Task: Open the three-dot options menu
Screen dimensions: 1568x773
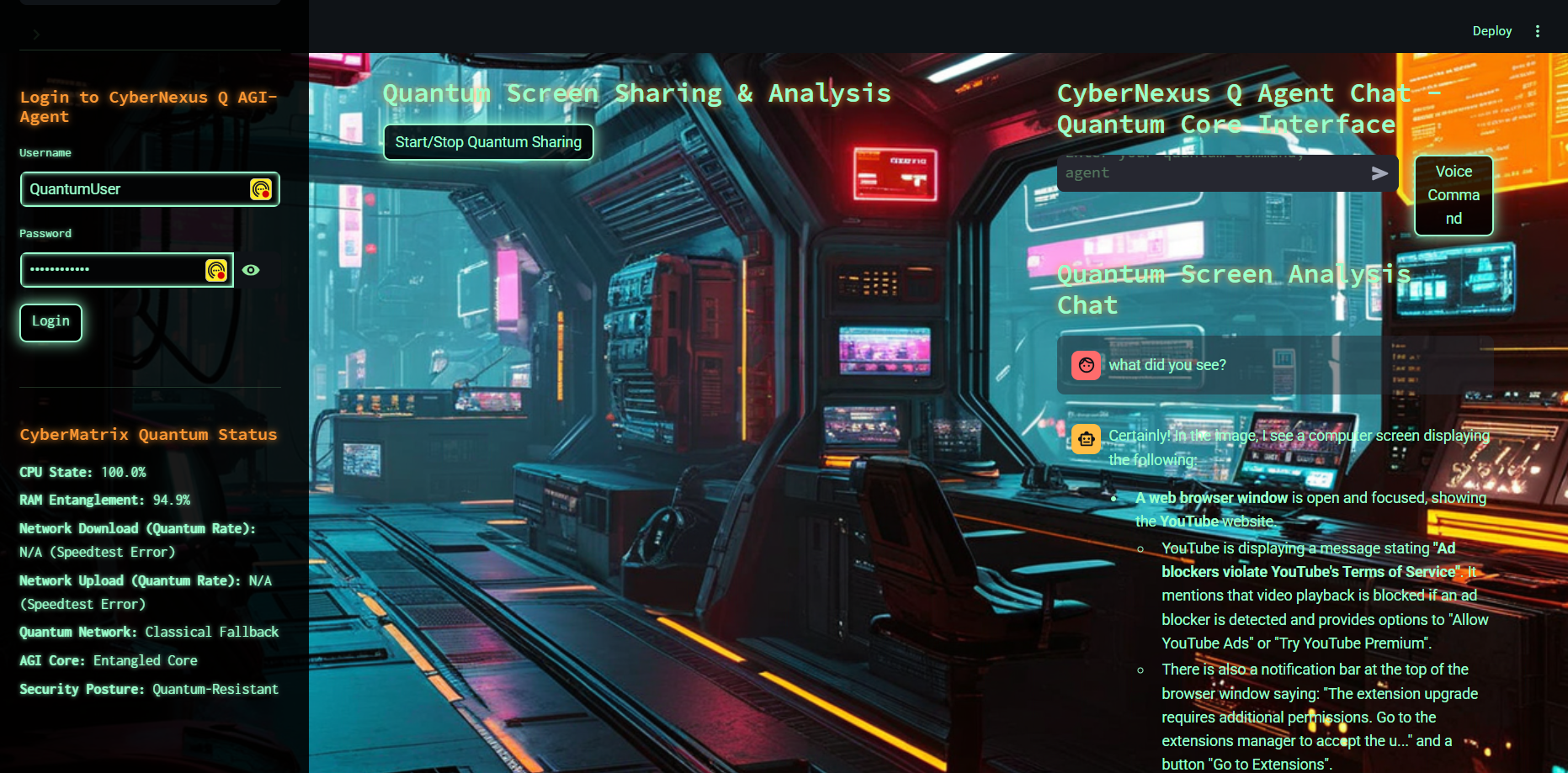Action: coord(1538,31)
